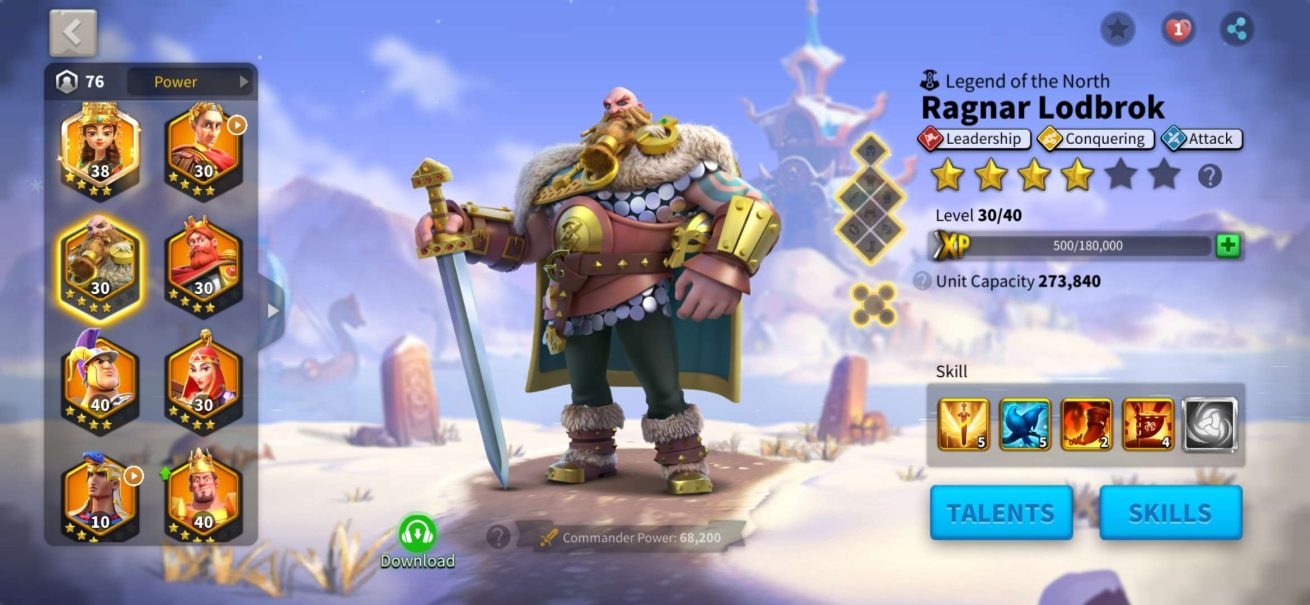This screenshot has height=605, width=1310.
Task: Open the red notification badge icon
Action: (x=1178, y=29)
